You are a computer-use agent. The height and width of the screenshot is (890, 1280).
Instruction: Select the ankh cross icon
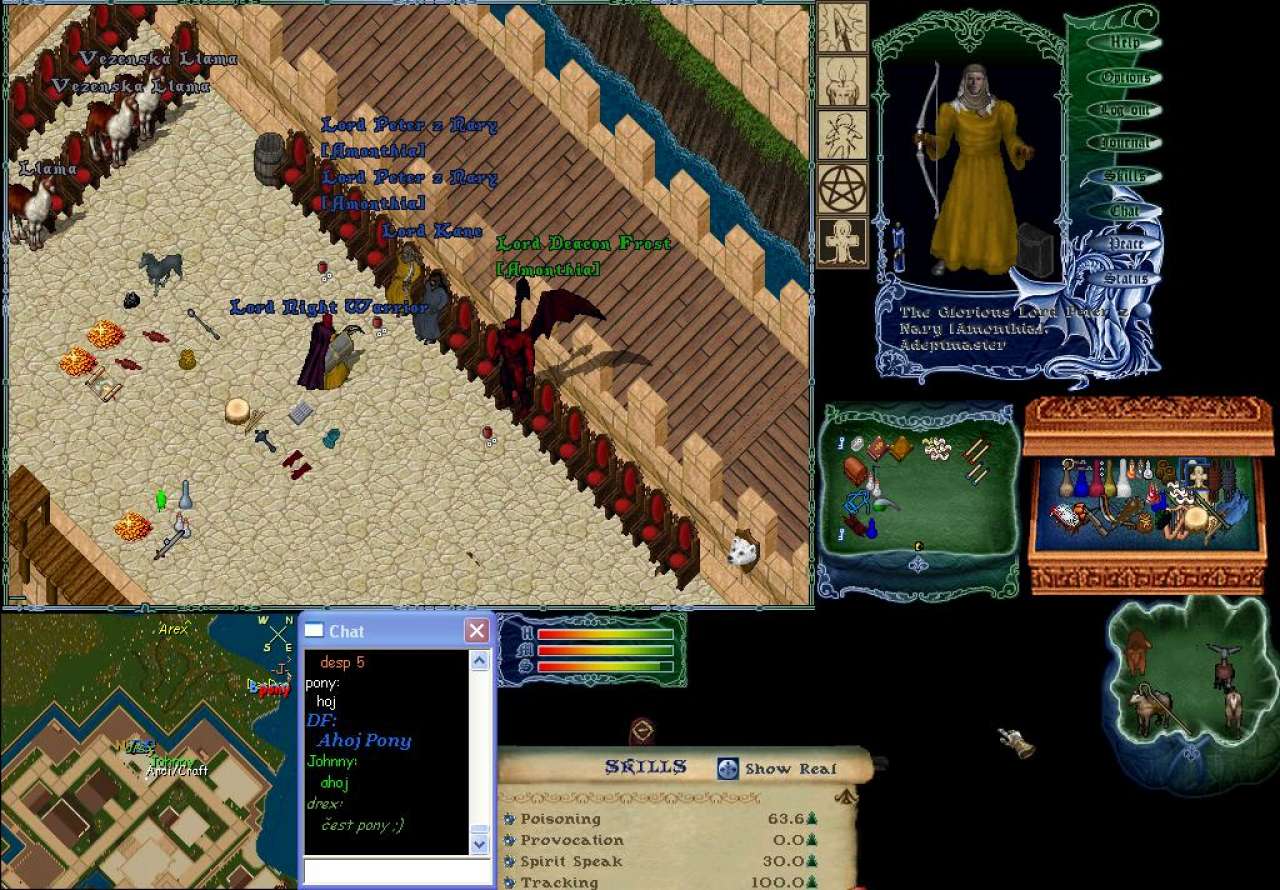pos(842,242)
